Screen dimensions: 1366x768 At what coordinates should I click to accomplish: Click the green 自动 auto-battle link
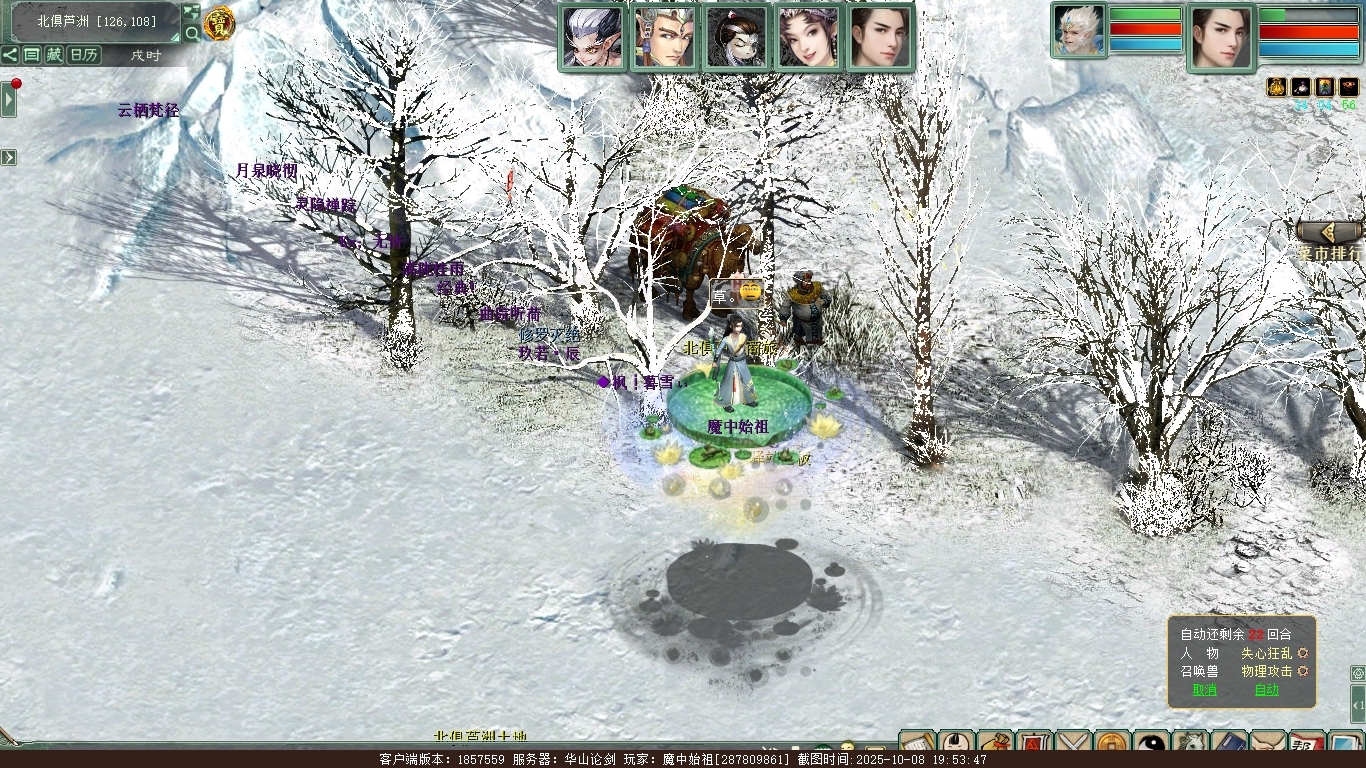pyautogui.click(x=1266, y=690)
